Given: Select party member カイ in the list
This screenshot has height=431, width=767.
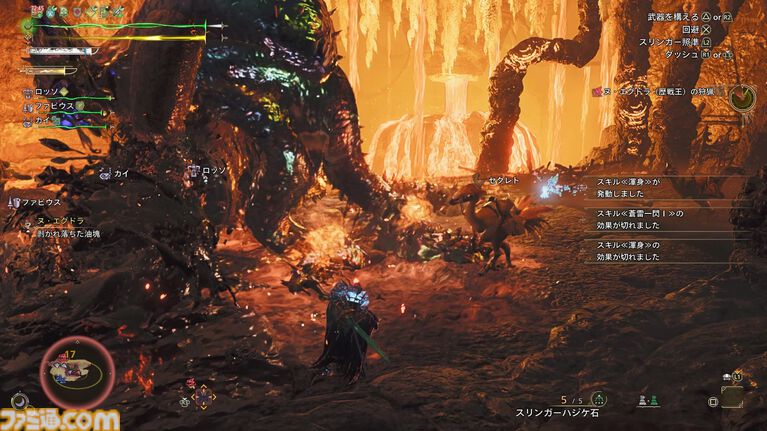Looking at the screenshot, I should (x=42, y=118).
